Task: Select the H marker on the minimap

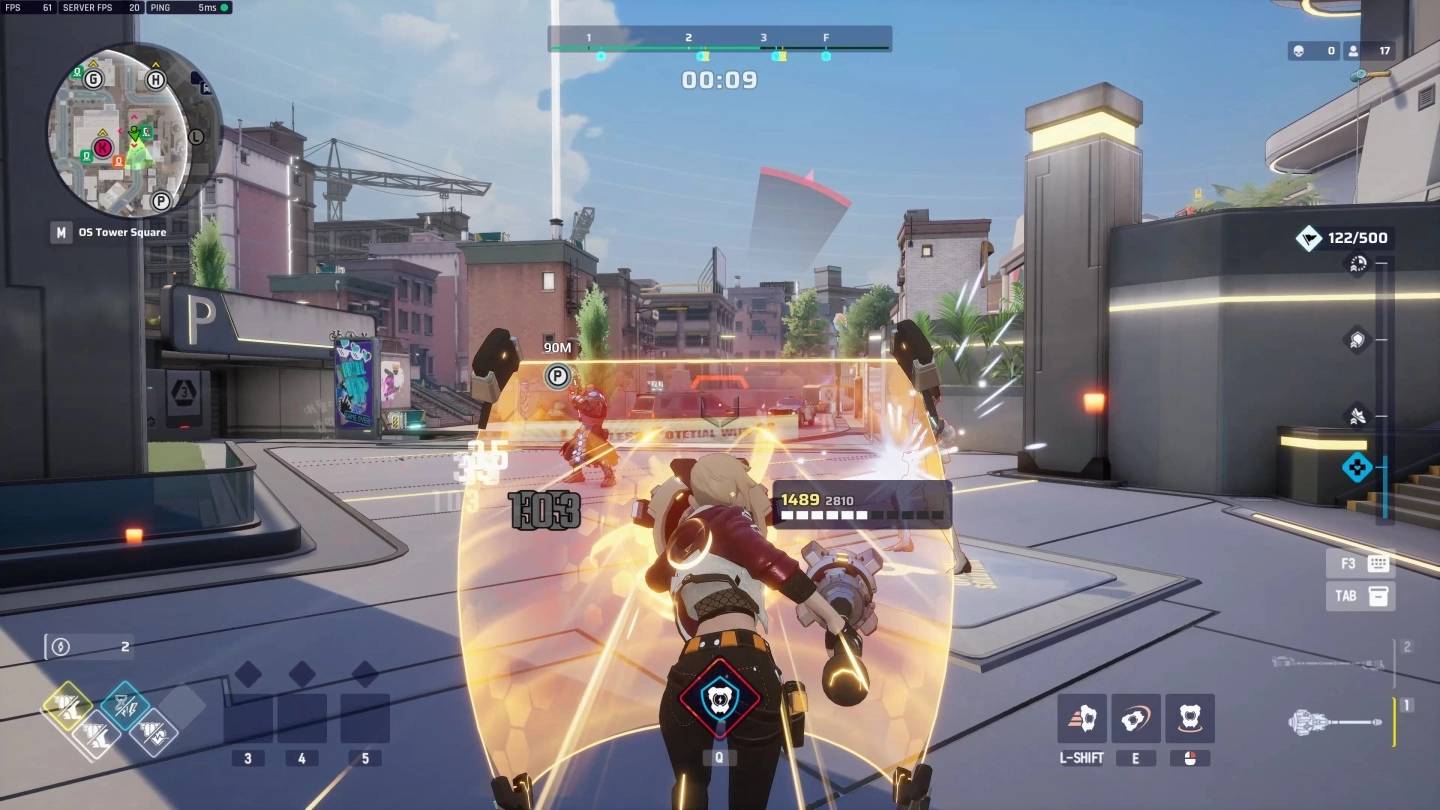Action: coord(156,80)
